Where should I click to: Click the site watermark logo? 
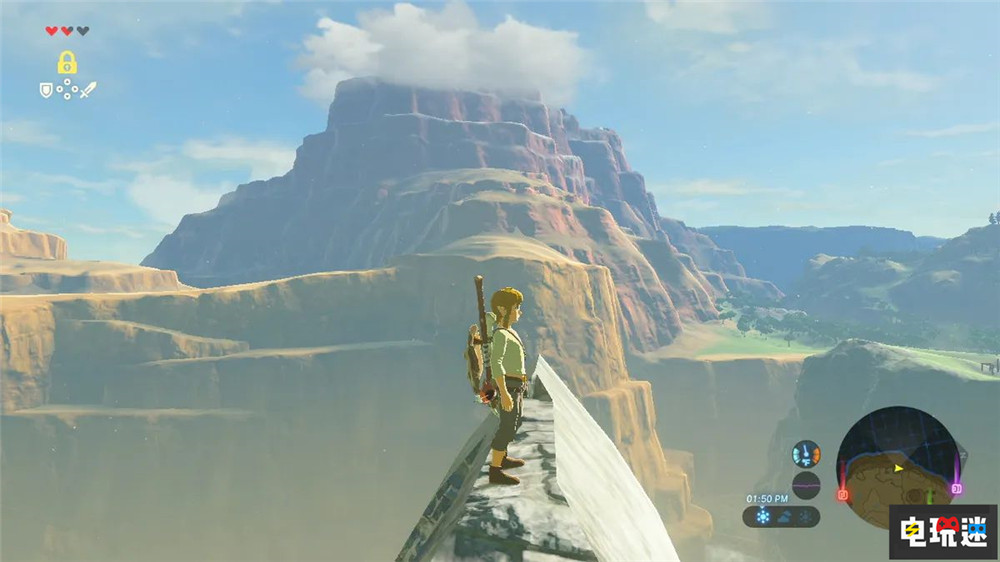point(943,531)
